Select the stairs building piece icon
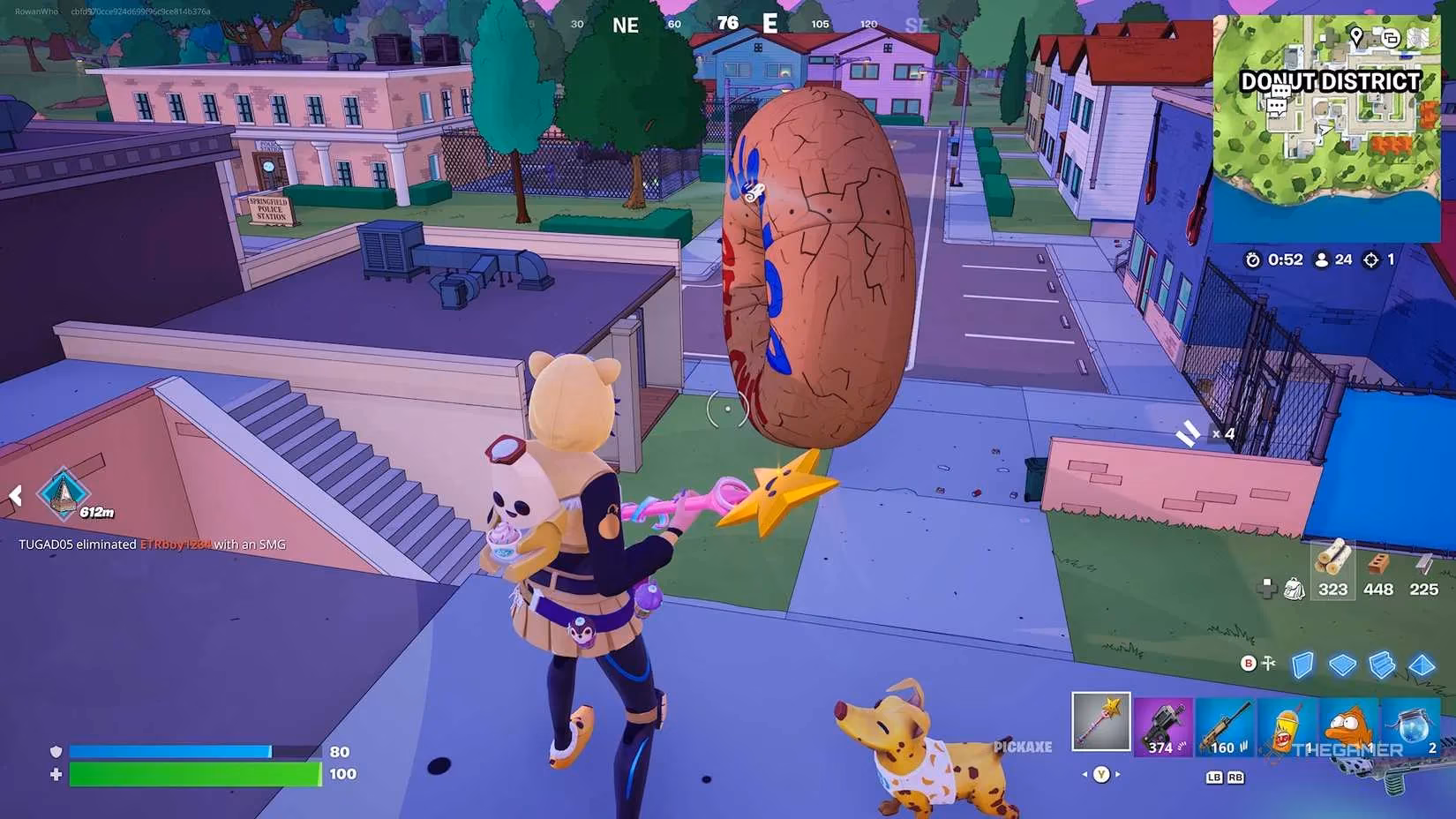Viewport: 1456px width, 819px height. point(1381,665)
